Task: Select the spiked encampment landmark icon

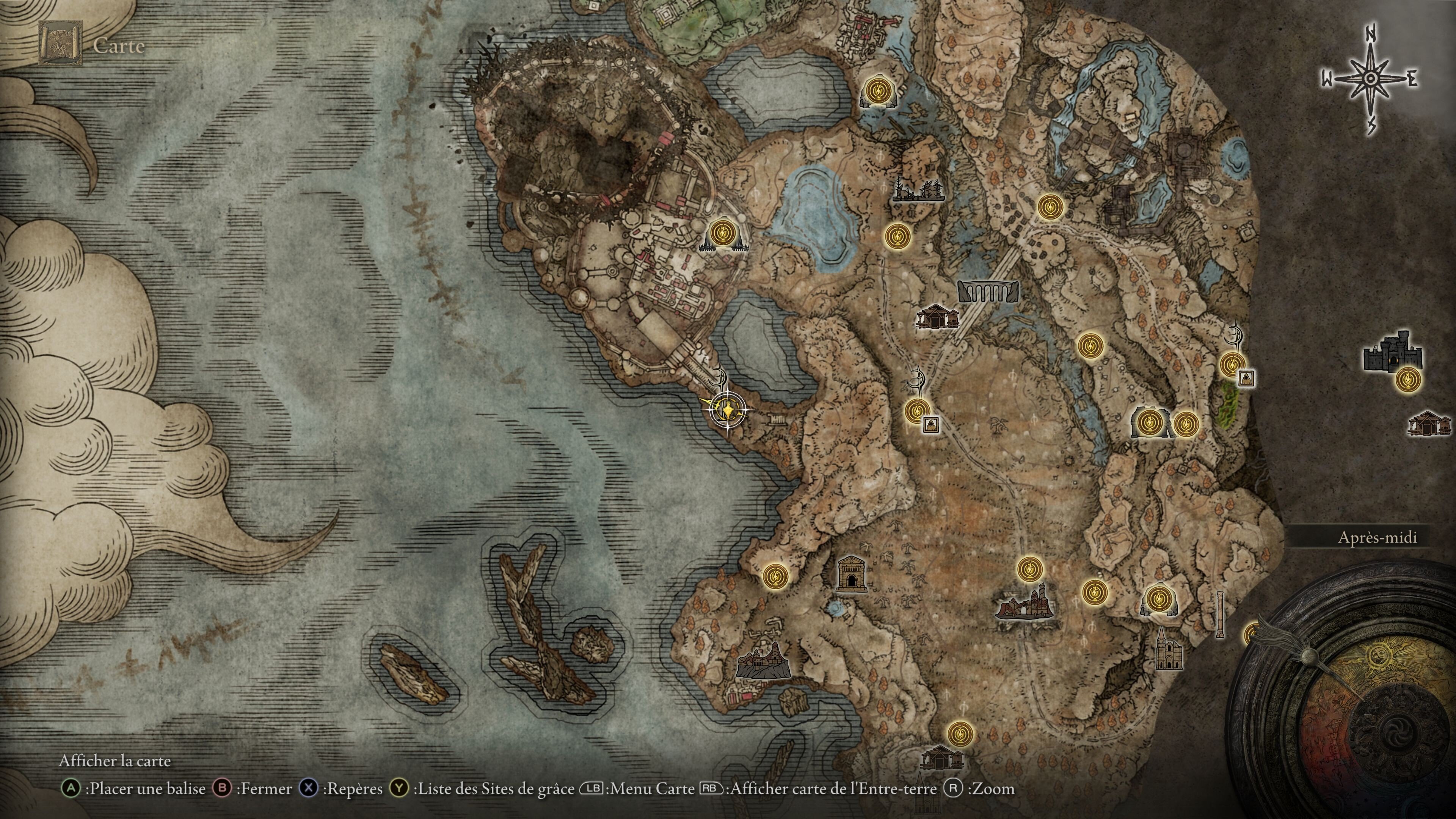Action: 918,190
